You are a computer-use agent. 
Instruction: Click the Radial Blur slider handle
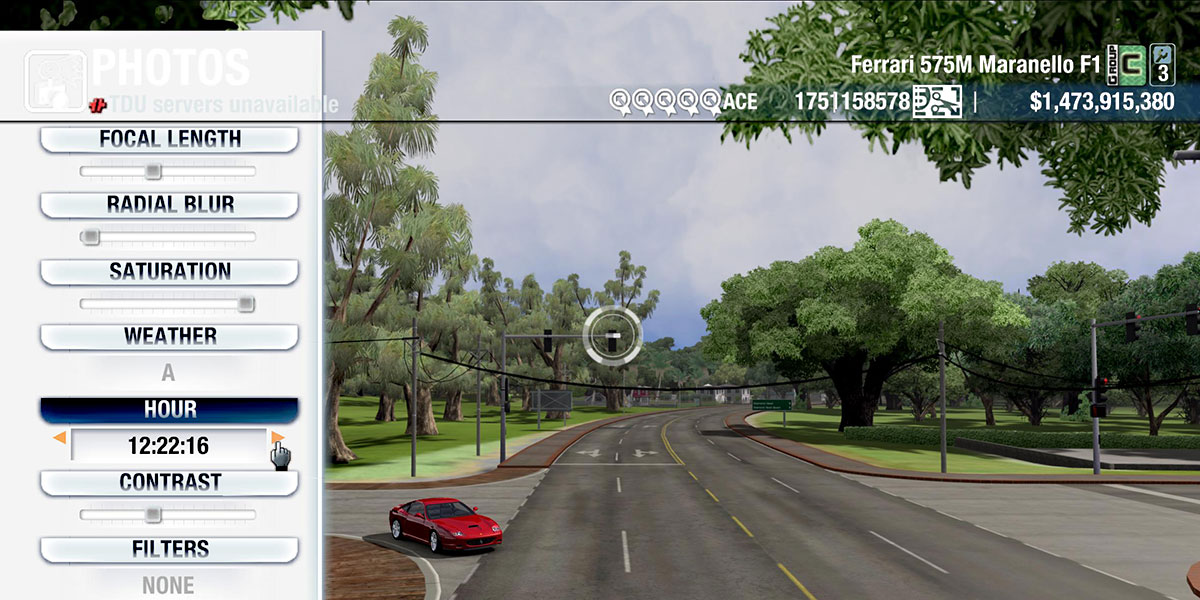tap(90, 237)
